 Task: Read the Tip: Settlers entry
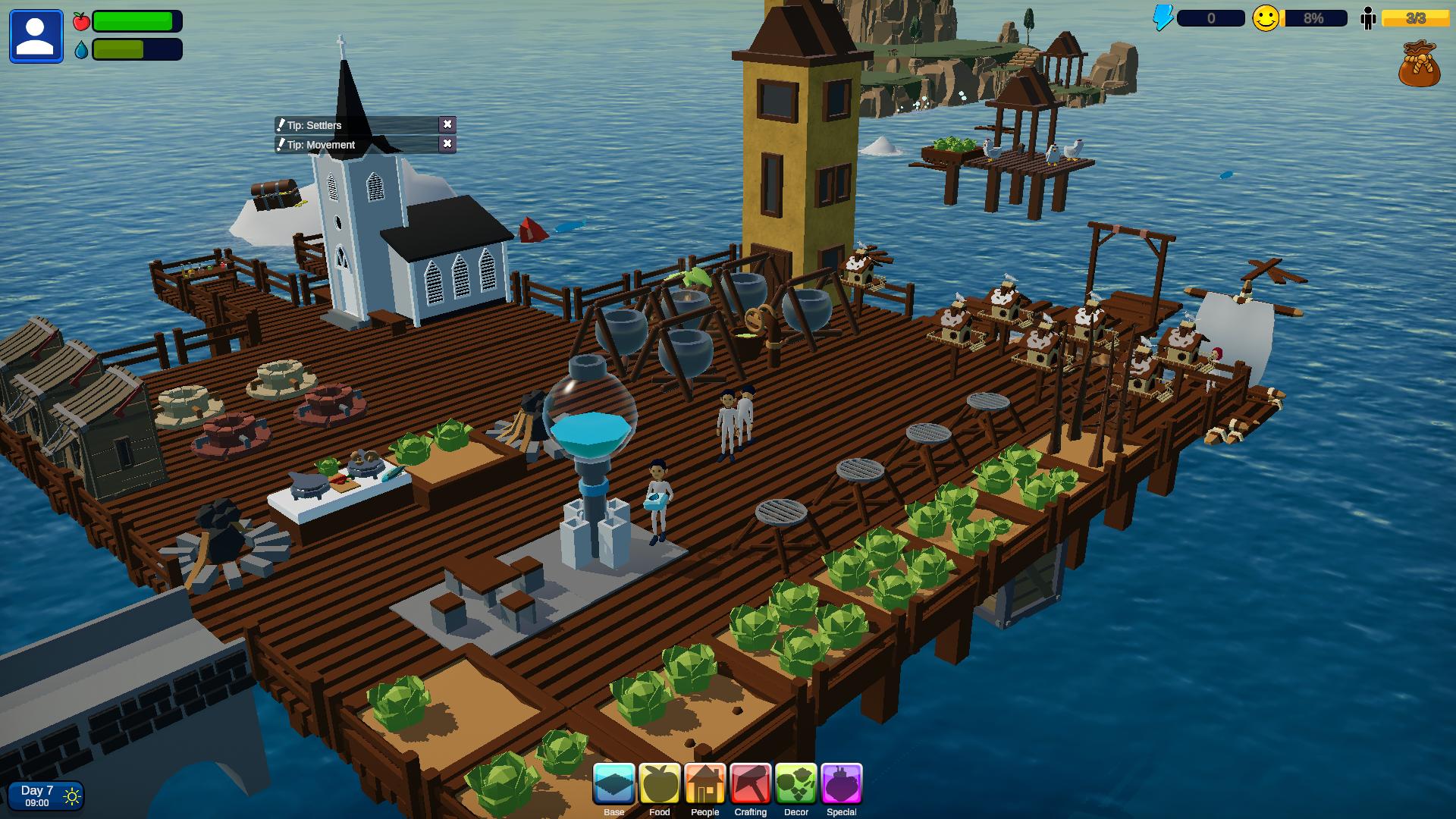tap(356, 125)
